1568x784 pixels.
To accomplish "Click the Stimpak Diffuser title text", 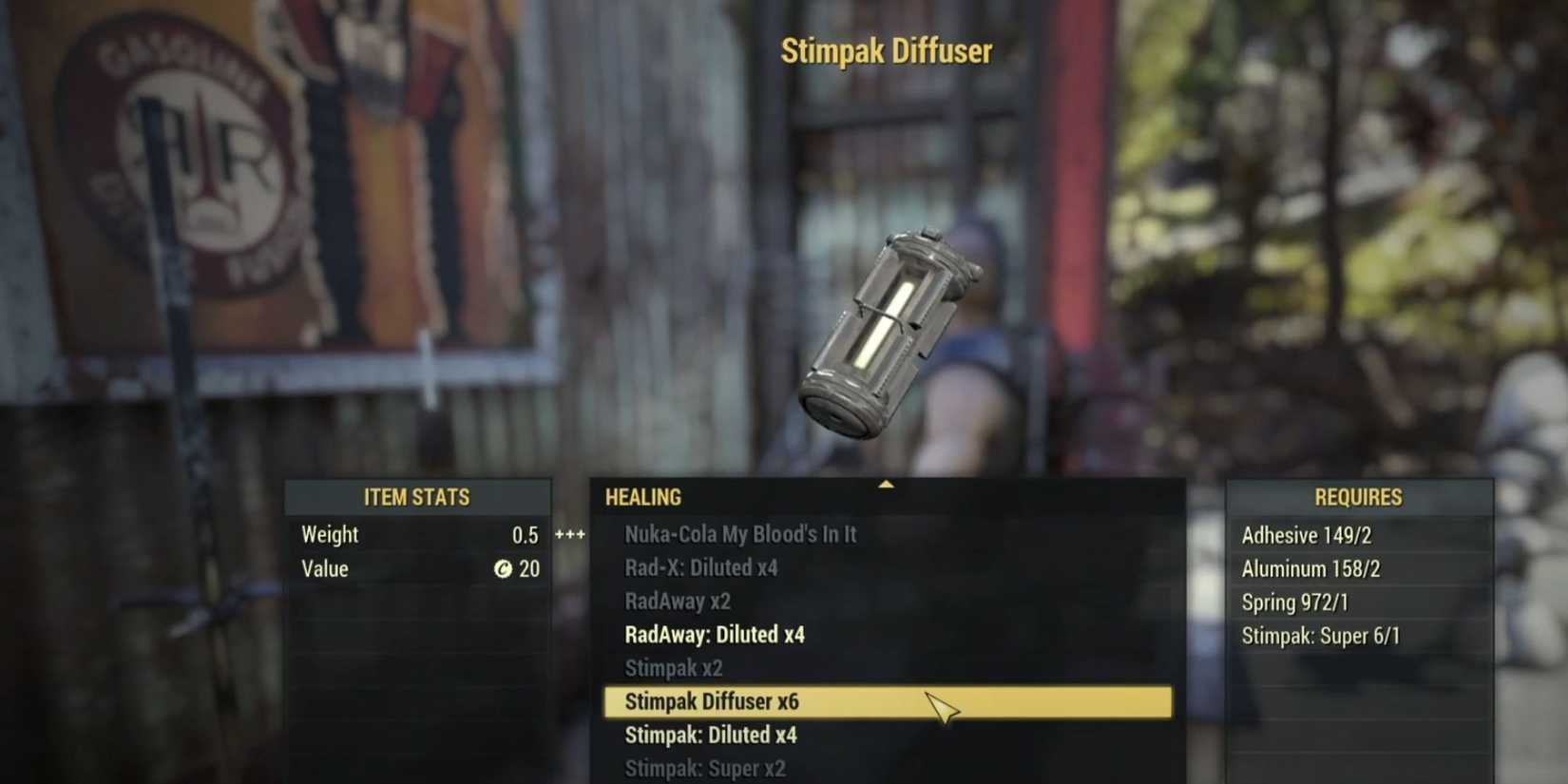I will [887, 51].
